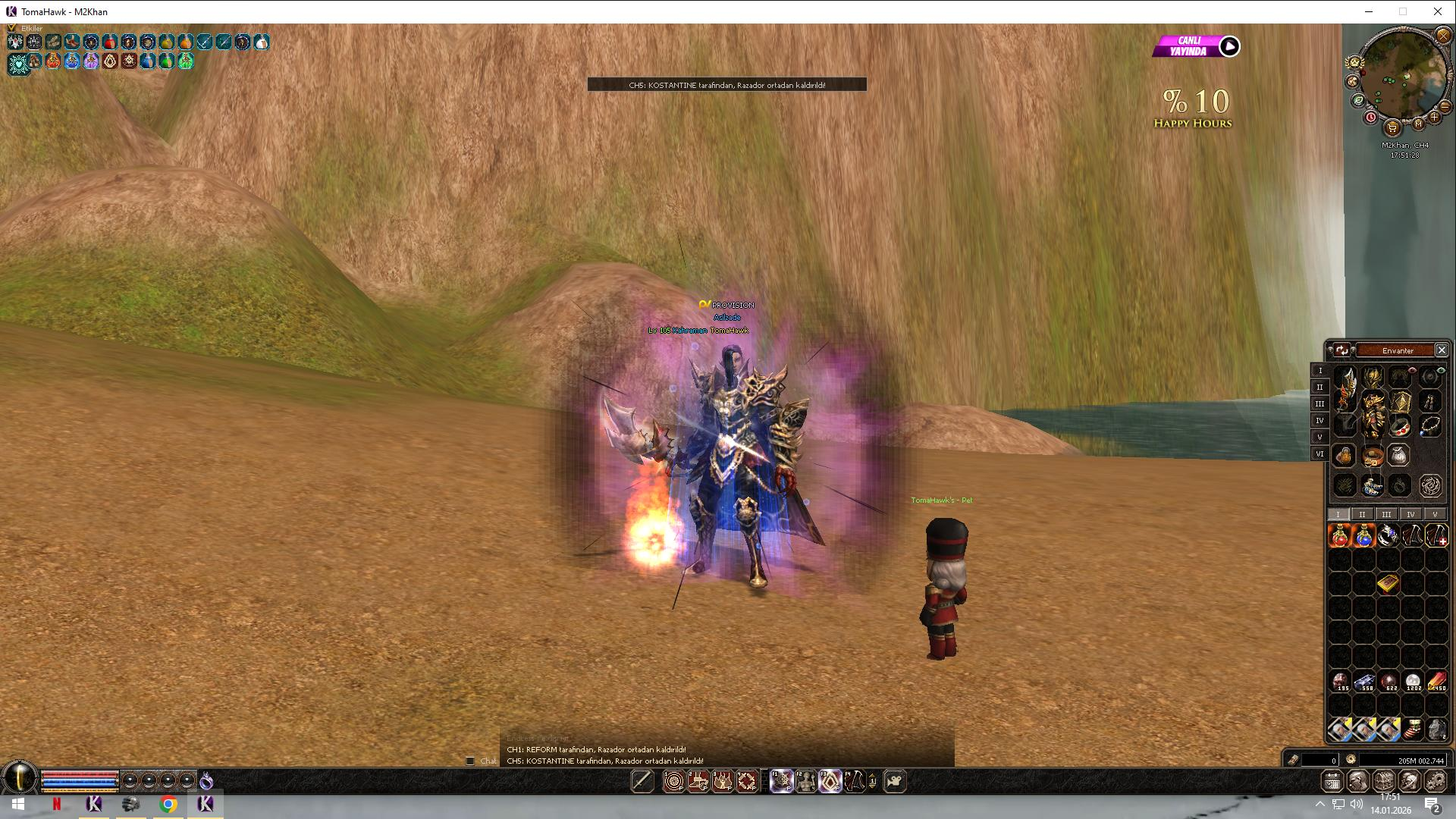Activate the spiral skill in slot 1
1456x819 pixels.
[673, 781]
